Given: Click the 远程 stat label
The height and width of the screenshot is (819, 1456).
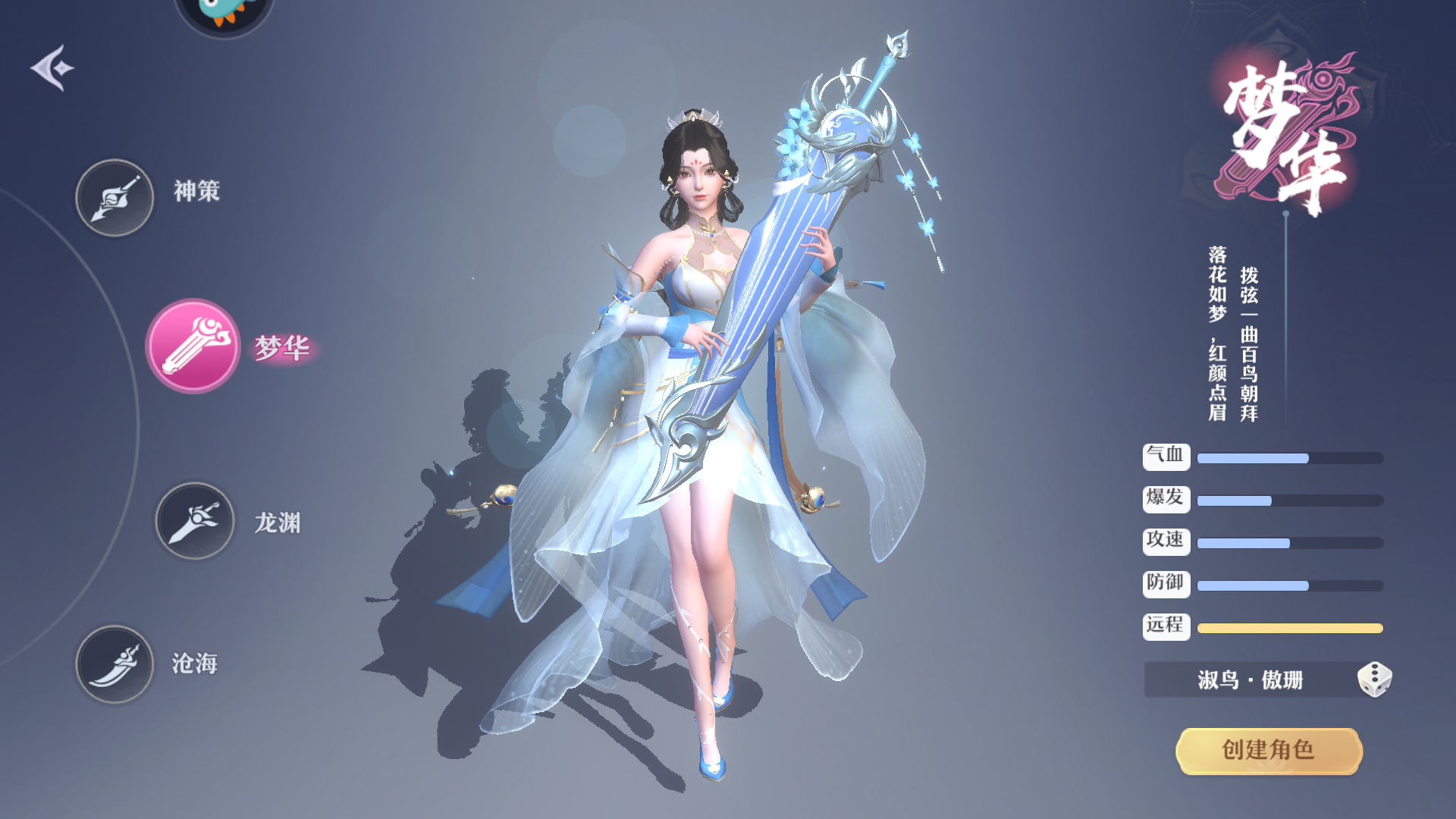Looking at the screenshot, I should click(x=1166, y=626).
